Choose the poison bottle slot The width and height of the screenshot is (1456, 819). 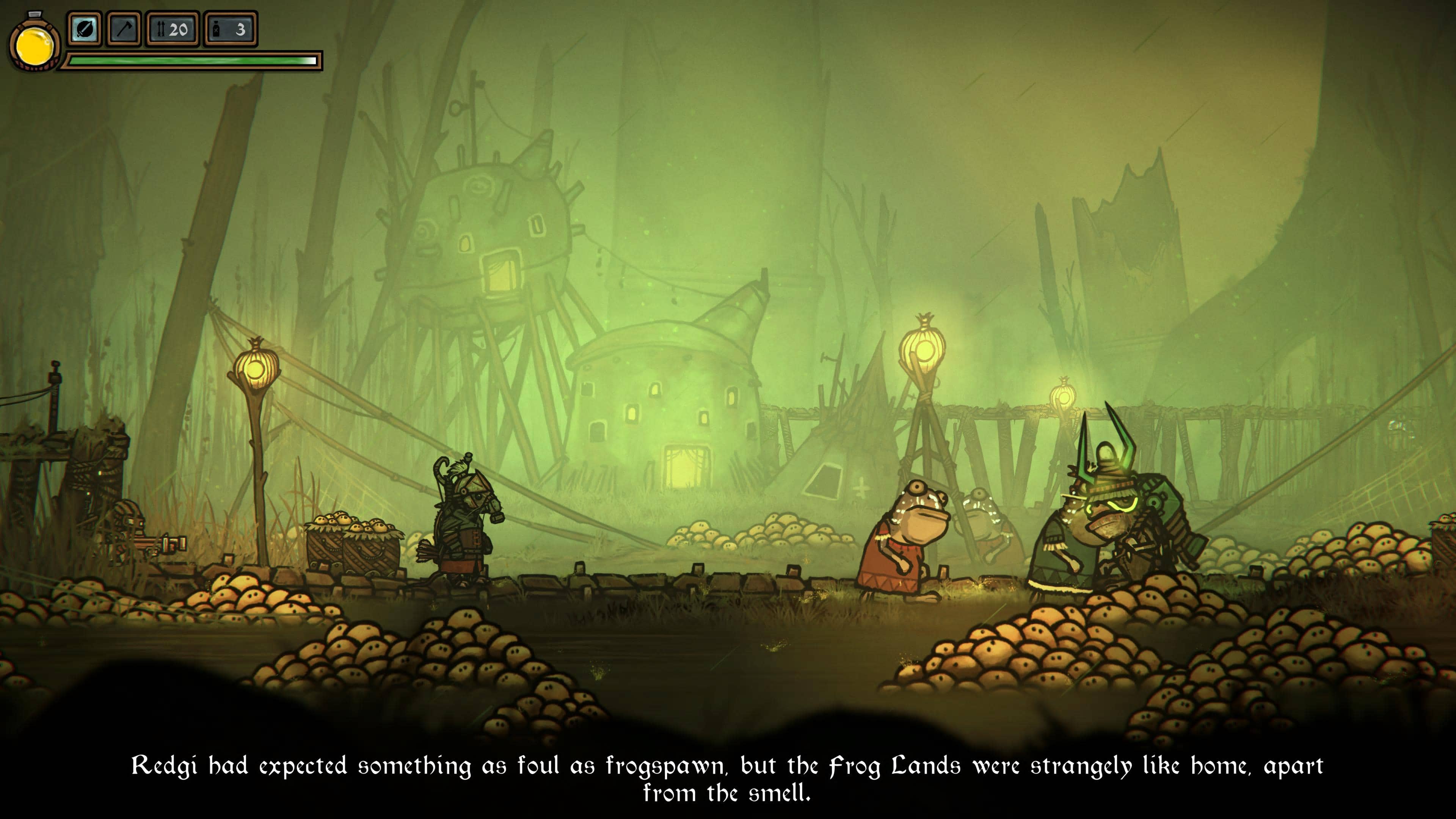(x=230, y=29)
